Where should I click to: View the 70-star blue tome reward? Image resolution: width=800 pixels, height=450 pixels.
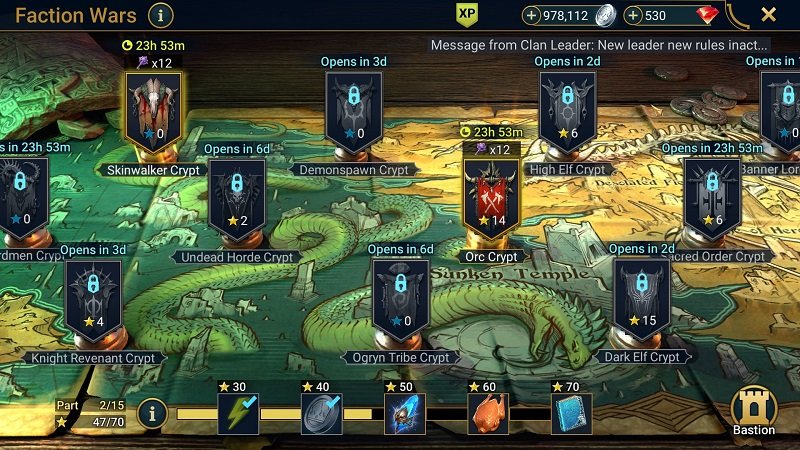click(571, 413)
